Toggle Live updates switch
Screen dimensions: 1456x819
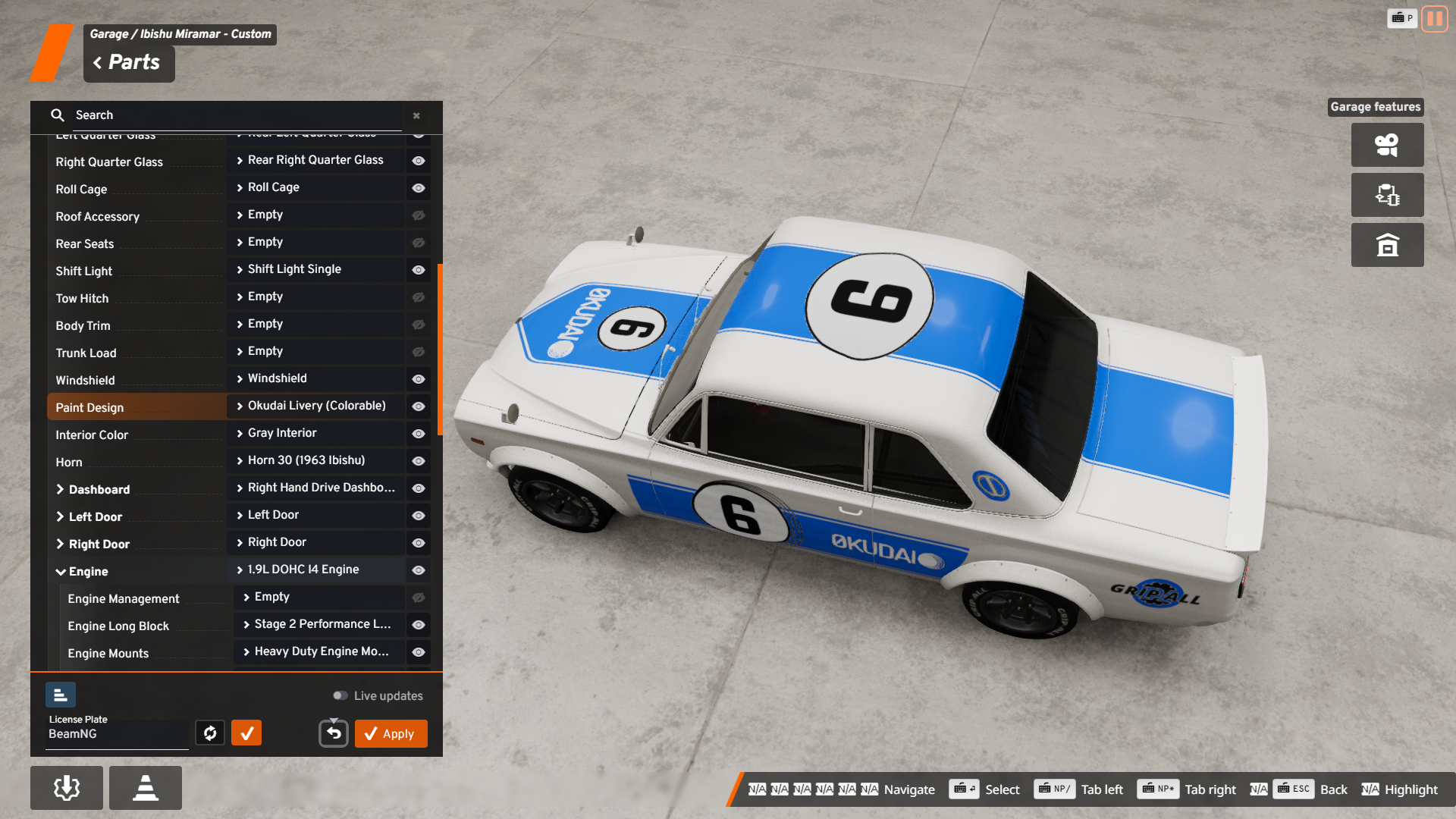(x=340, y=695)
